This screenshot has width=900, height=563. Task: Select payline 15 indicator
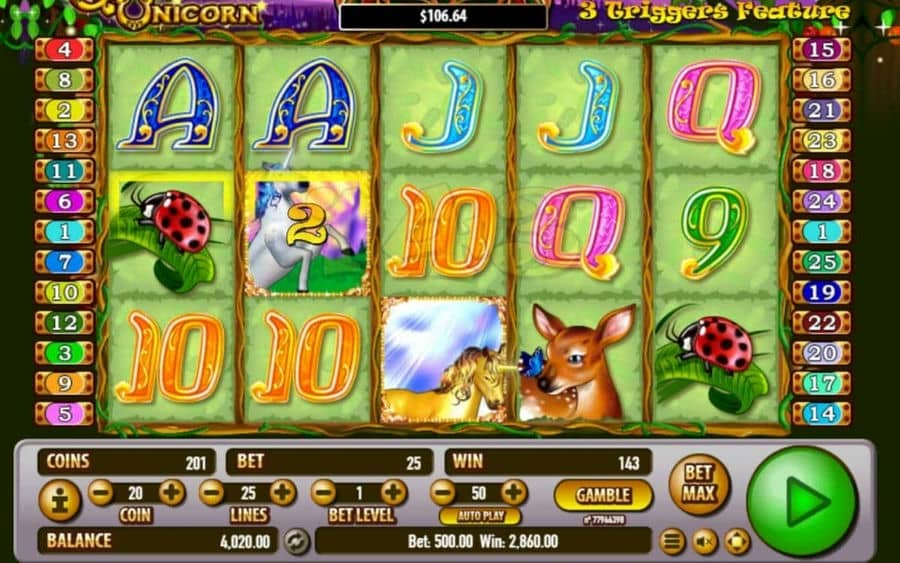point(822,49)
